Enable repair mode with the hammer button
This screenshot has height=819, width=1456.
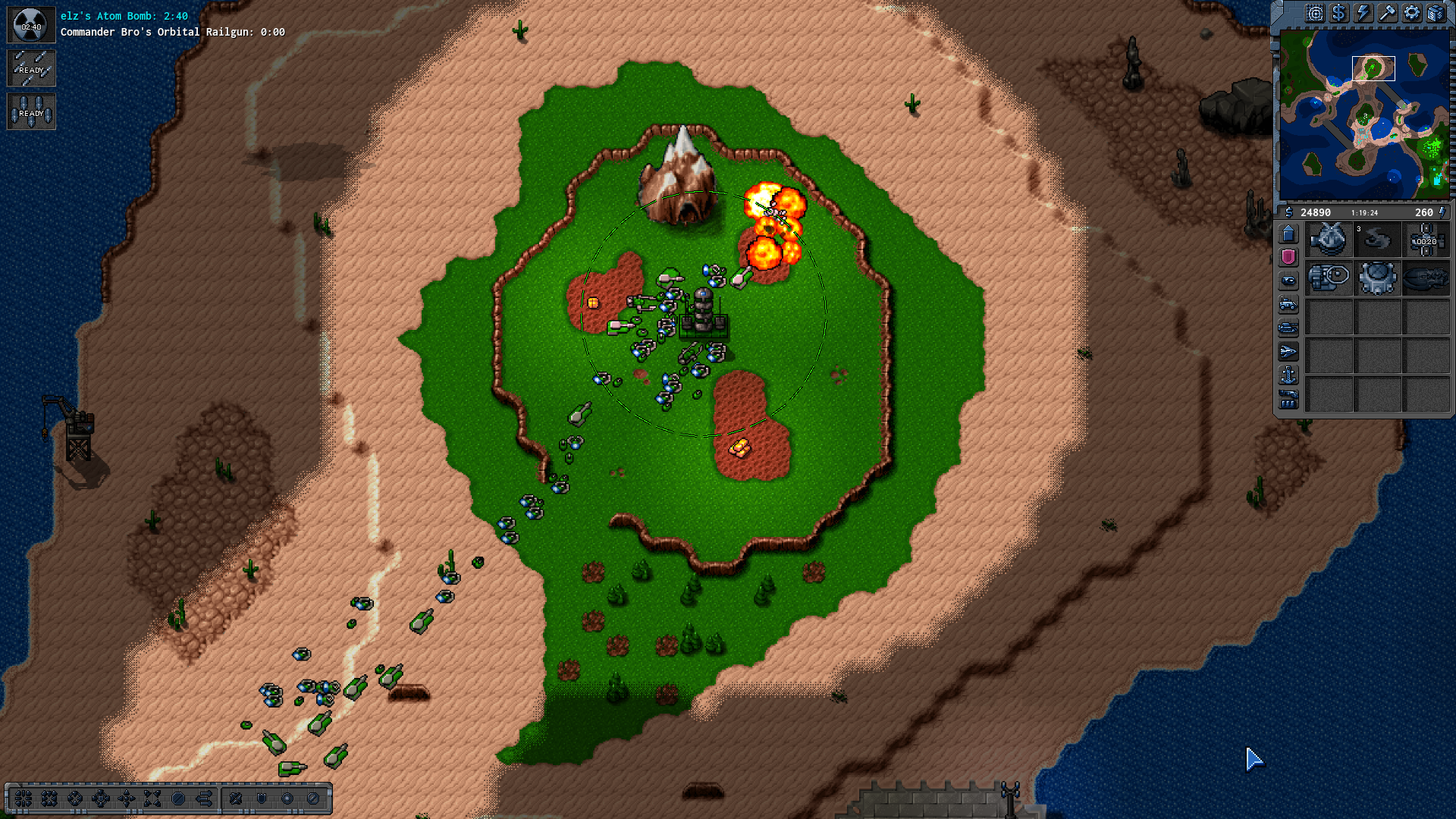tap(1387, 13)
